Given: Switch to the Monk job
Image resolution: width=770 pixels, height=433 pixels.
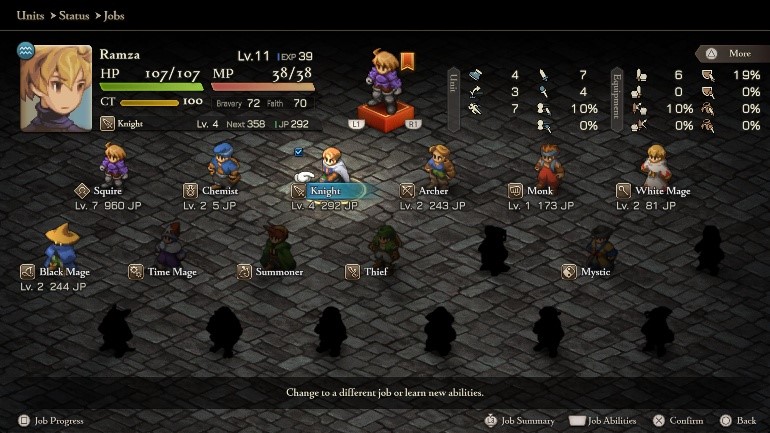Looking at the screenshot, I should click(x=540, y=190).
